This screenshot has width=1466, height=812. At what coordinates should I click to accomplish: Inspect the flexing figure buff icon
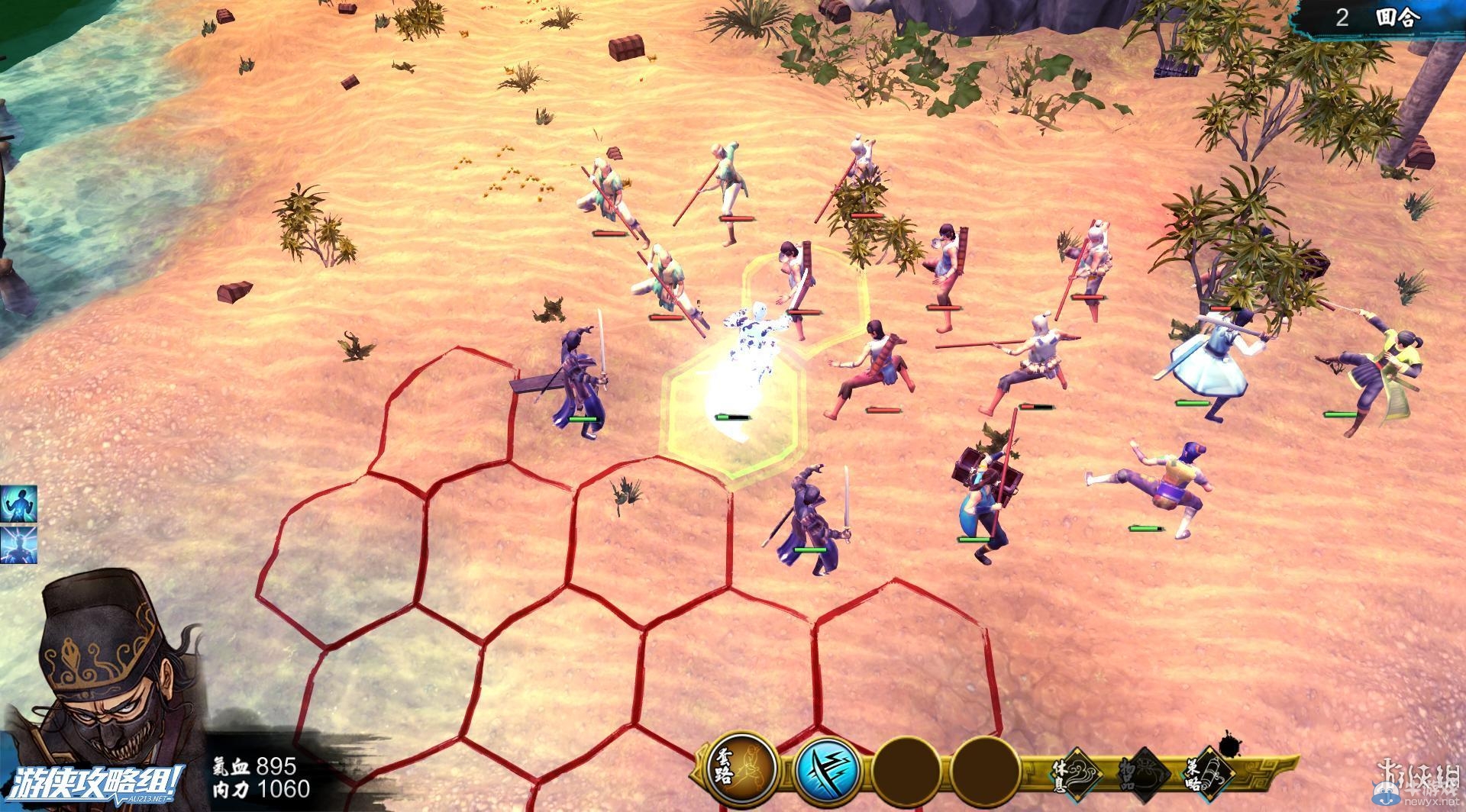pyautogui.click(x=18, y=504)
